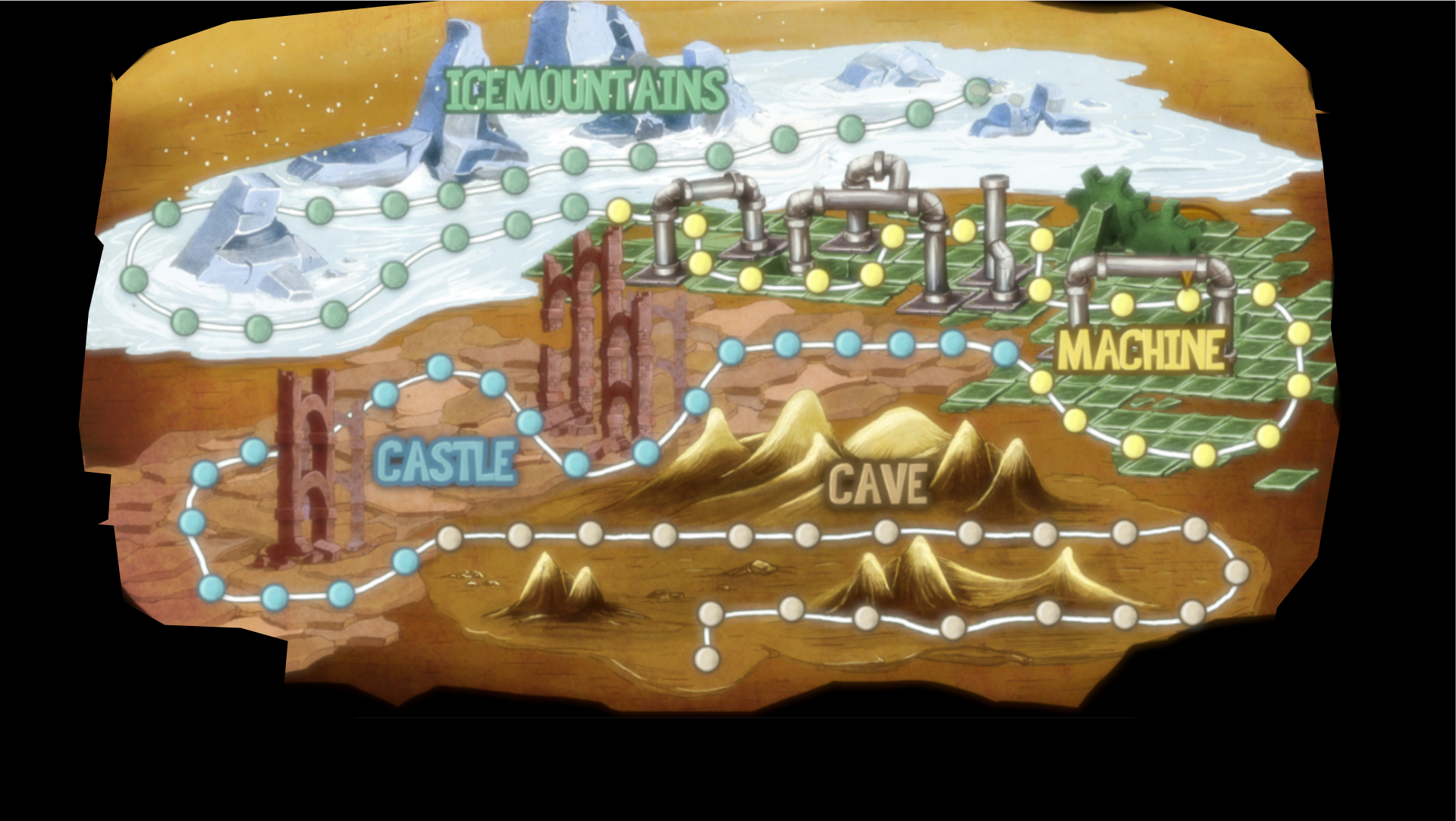Click the ICEMOUNTAINS title text
Viewport: 1456px width, 821px height.
click(582, 91)
